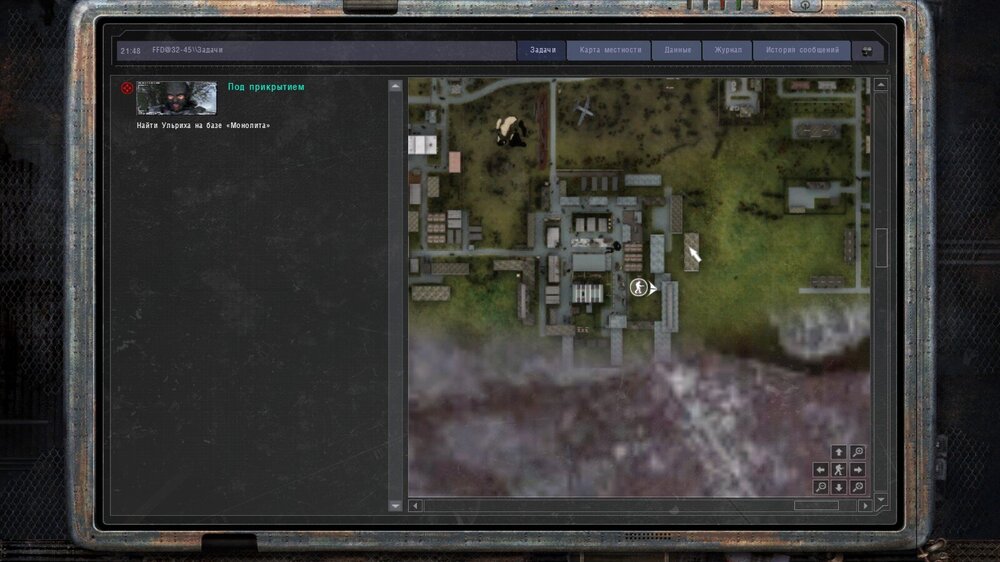The image size is (1000, 562).
Task: Zoom in with the plus magnifier button
Action: coord(857,453)
